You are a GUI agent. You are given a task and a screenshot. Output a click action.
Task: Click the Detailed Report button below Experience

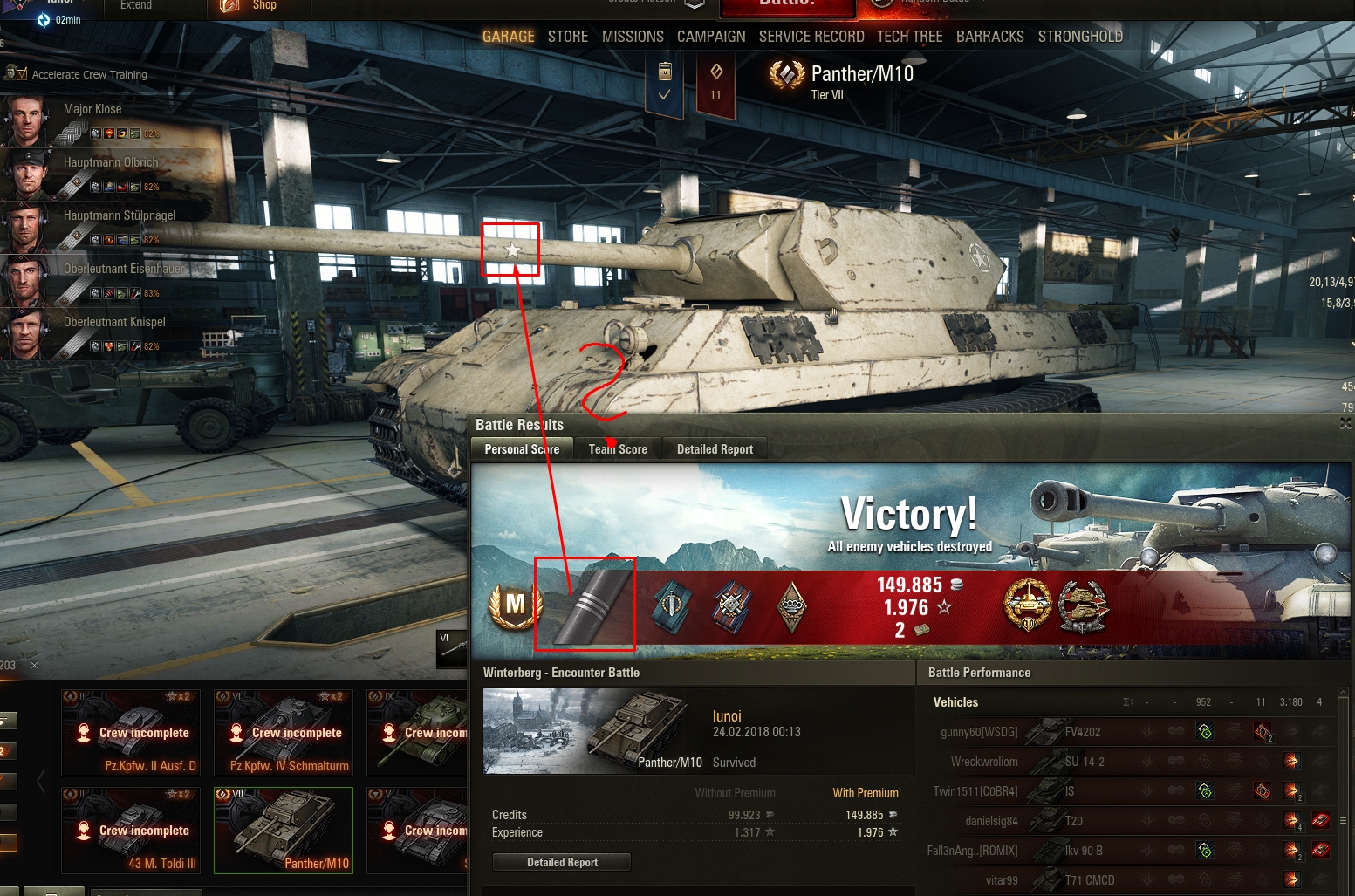[562, 862]
